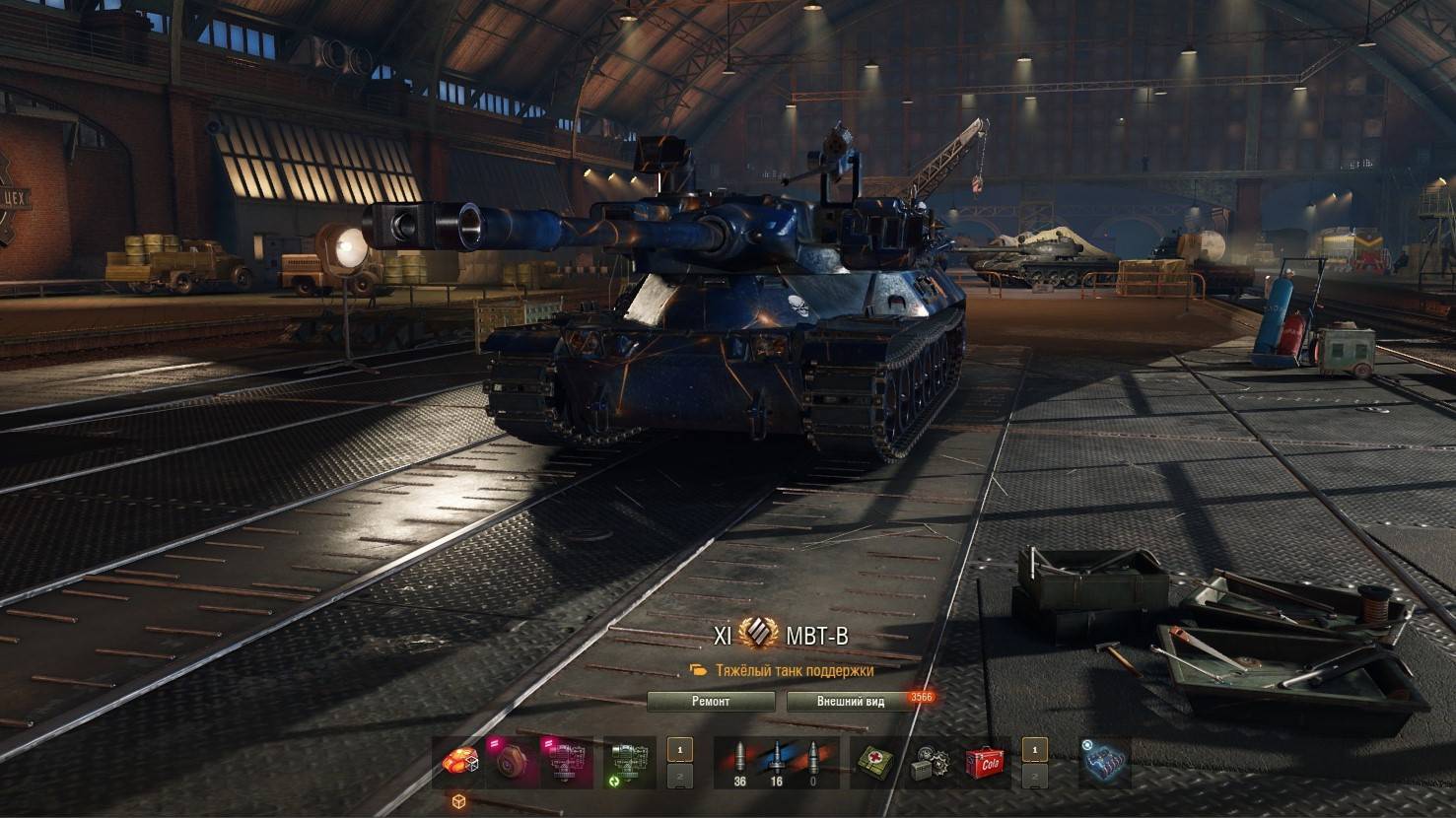Switch to equipment loadout 1
The height and width of the screenshot is (818, 1456).
pos(680,750)
